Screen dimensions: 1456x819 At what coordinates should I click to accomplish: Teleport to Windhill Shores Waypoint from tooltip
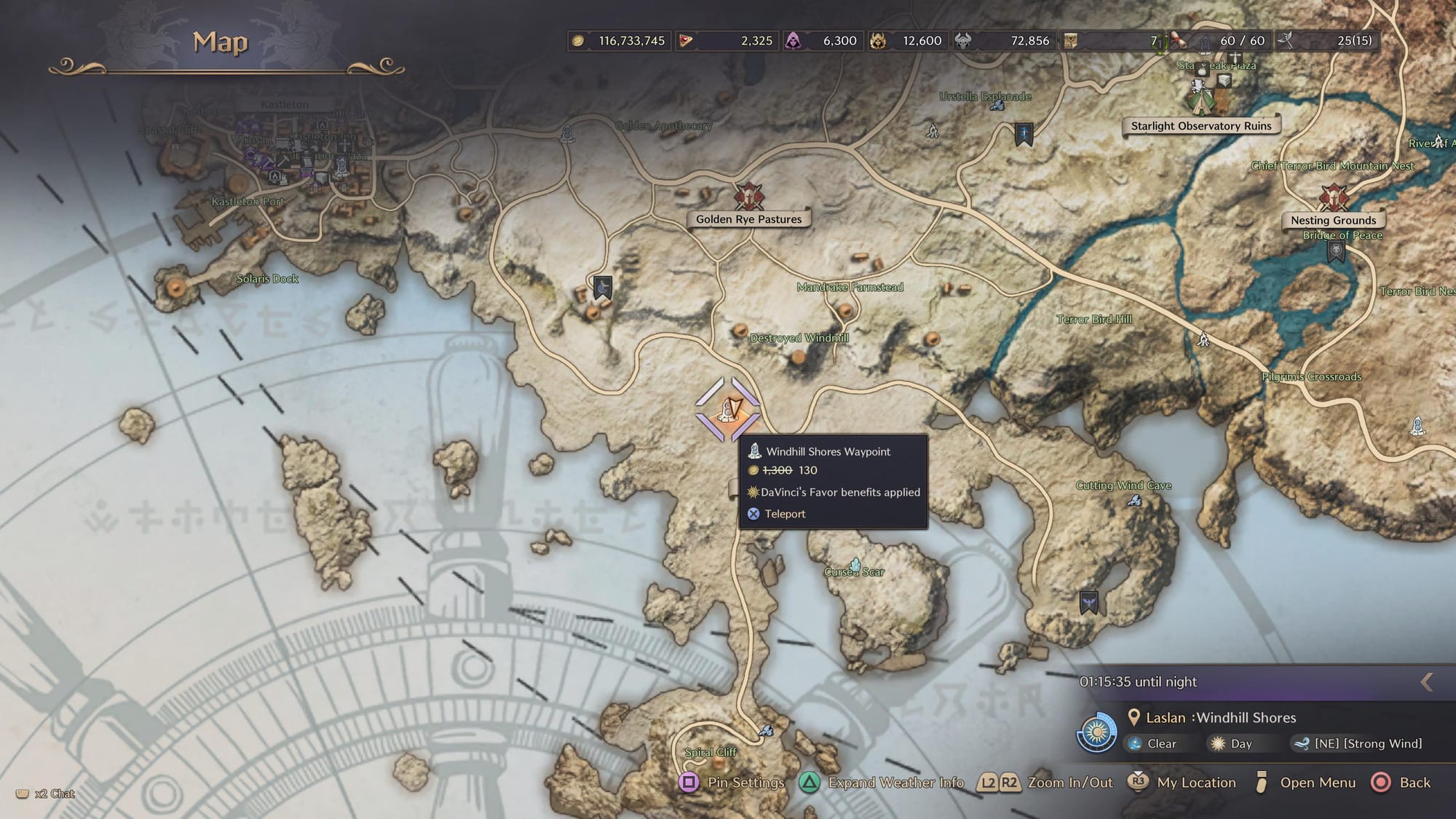[x=784, y=514]
